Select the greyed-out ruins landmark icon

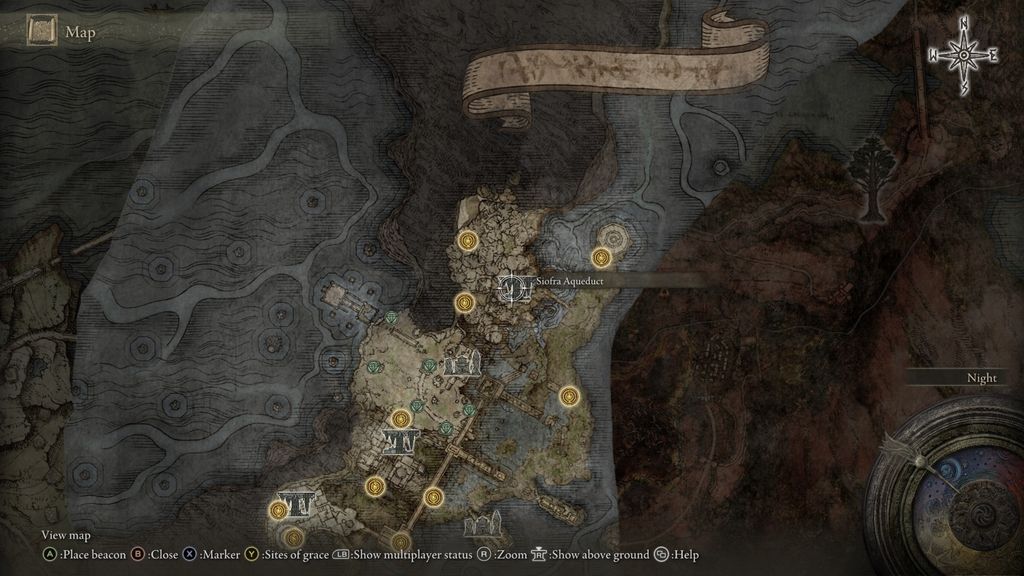click(x=483, y=526)
